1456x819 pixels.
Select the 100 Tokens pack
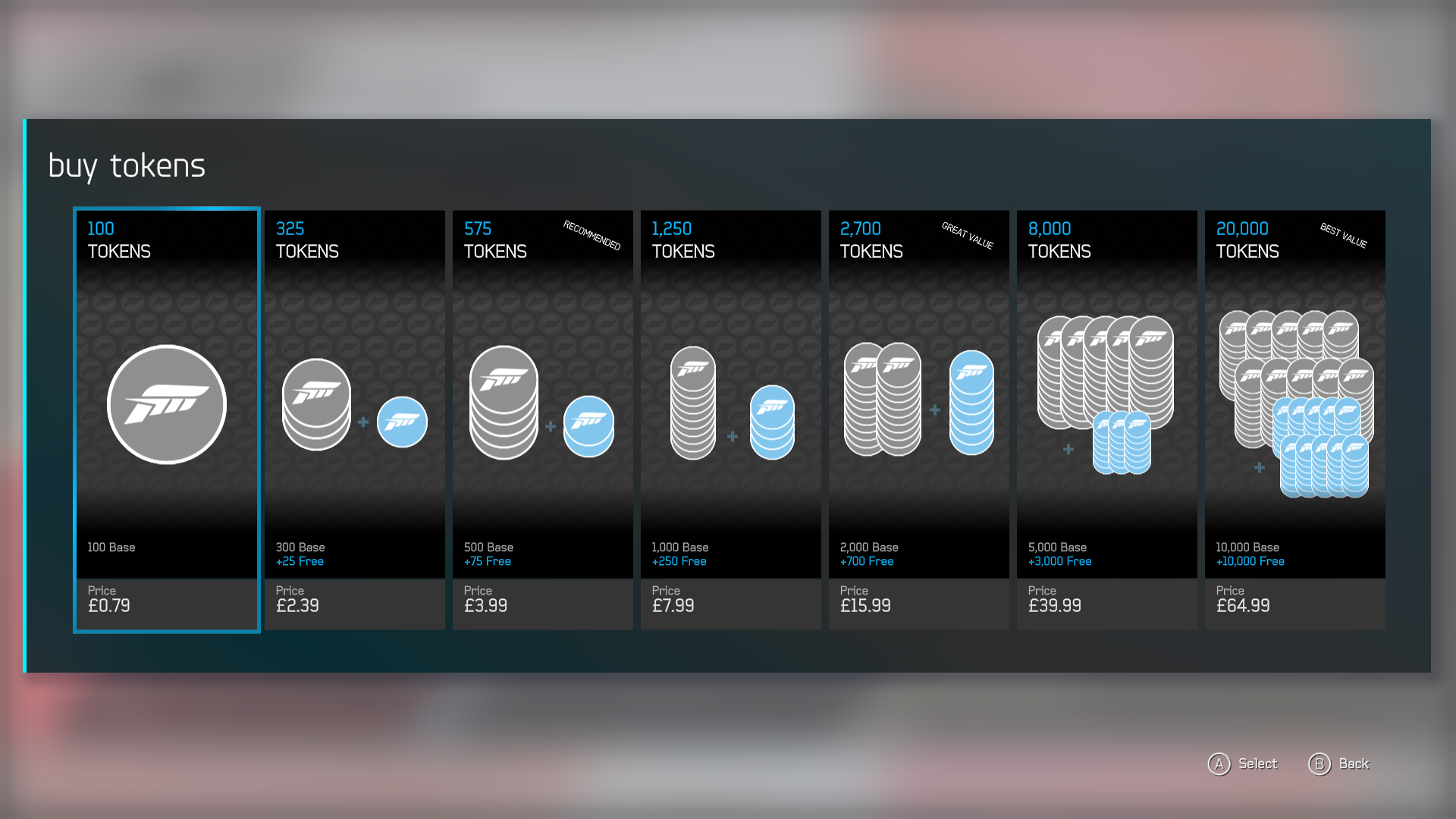[167, 419]
